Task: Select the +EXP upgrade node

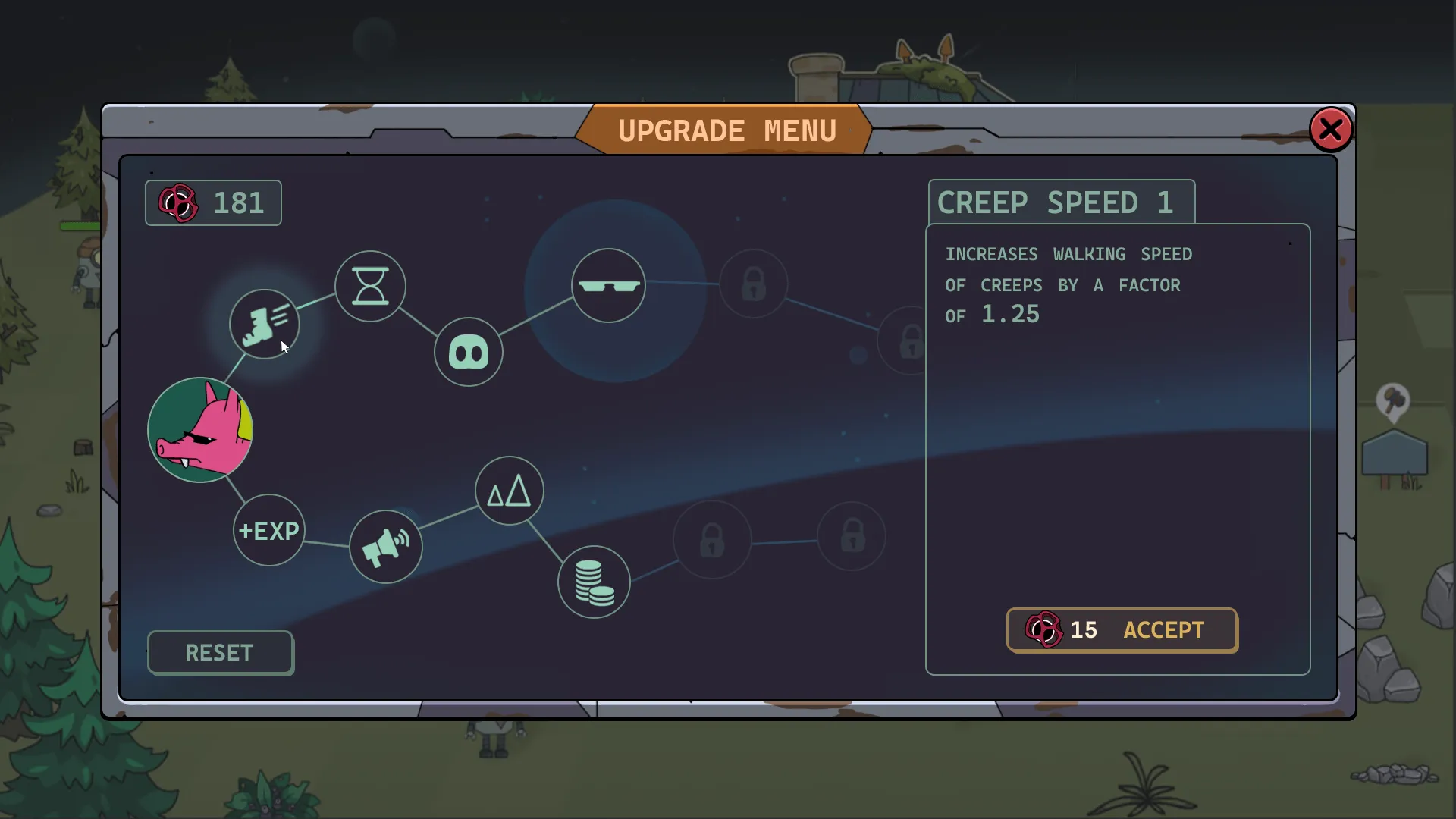Action: pyautogui.click(x=268, y=530)
